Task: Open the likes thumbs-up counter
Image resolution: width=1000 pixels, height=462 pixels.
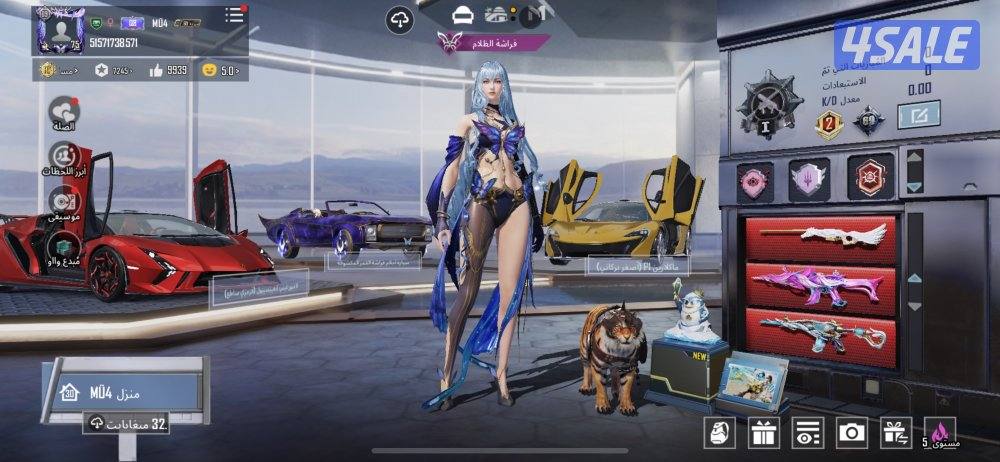Action: 168,70
